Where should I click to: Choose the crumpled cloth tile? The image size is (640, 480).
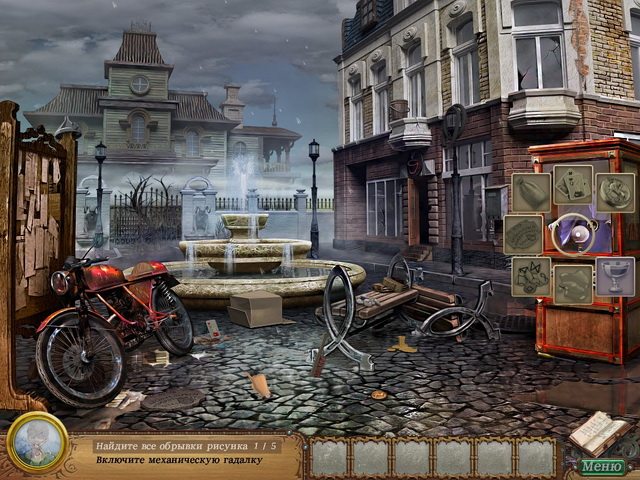click(574, 282)
